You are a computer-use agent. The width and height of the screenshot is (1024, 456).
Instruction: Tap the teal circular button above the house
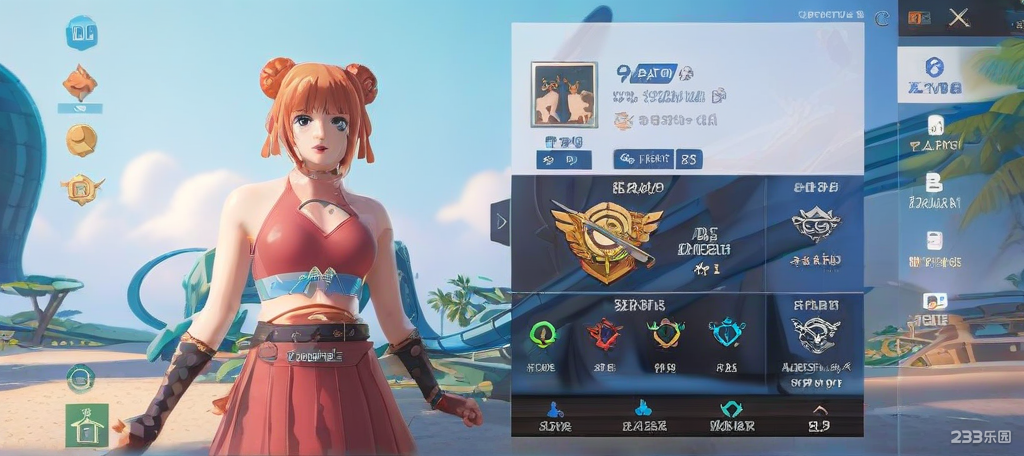pos(80,378)
